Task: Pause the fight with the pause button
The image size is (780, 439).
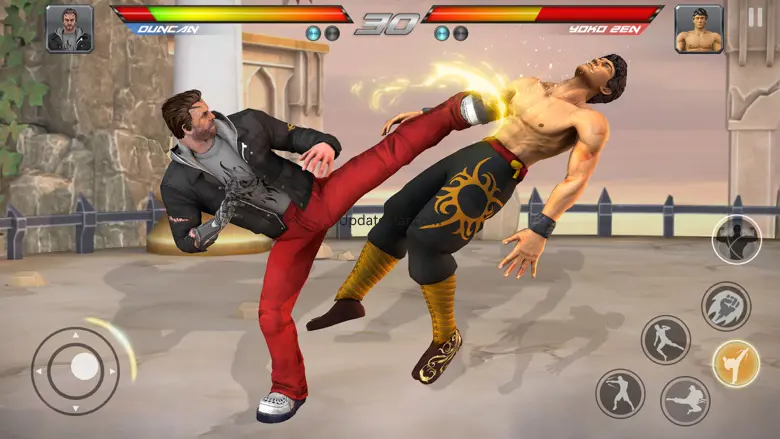Action: tap(754, 17)
